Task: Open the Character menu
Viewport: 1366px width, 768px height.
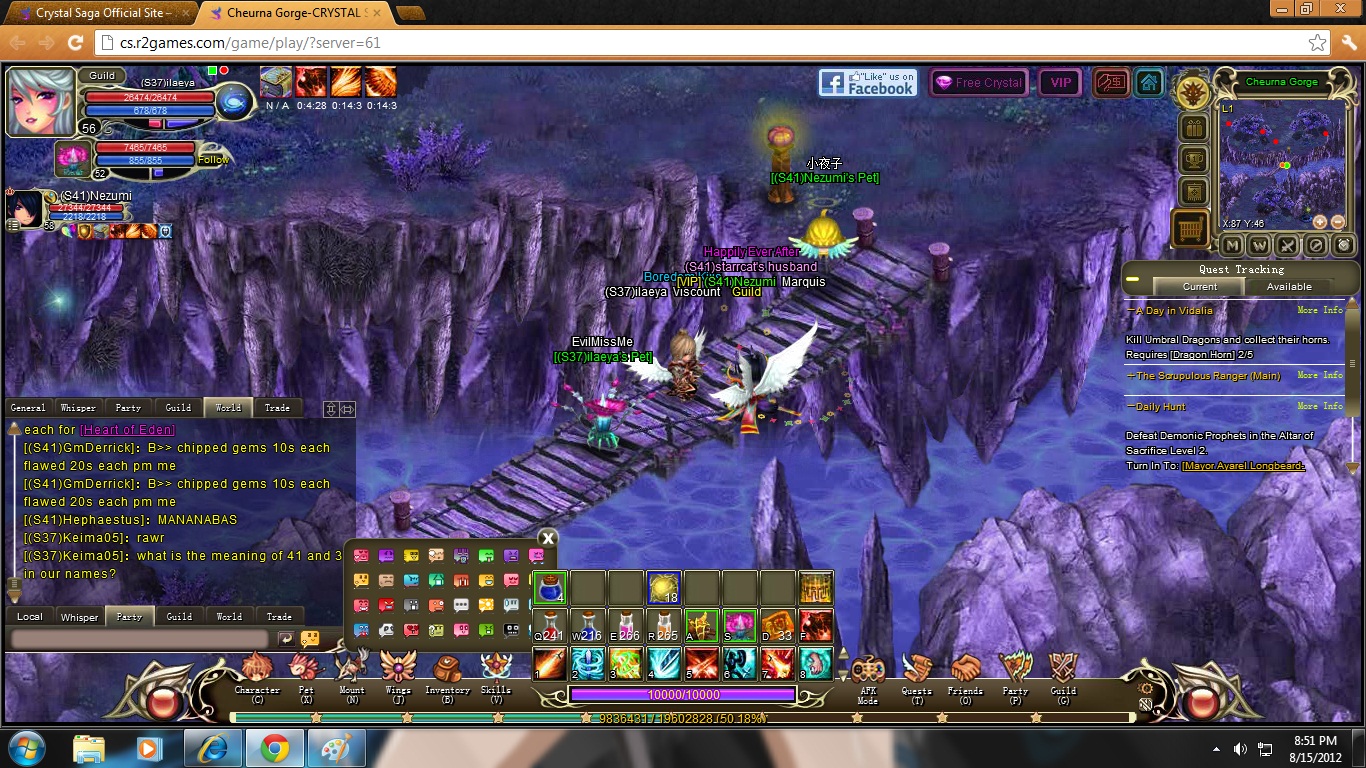Action: pyautogui.click(x=257, y=671)
